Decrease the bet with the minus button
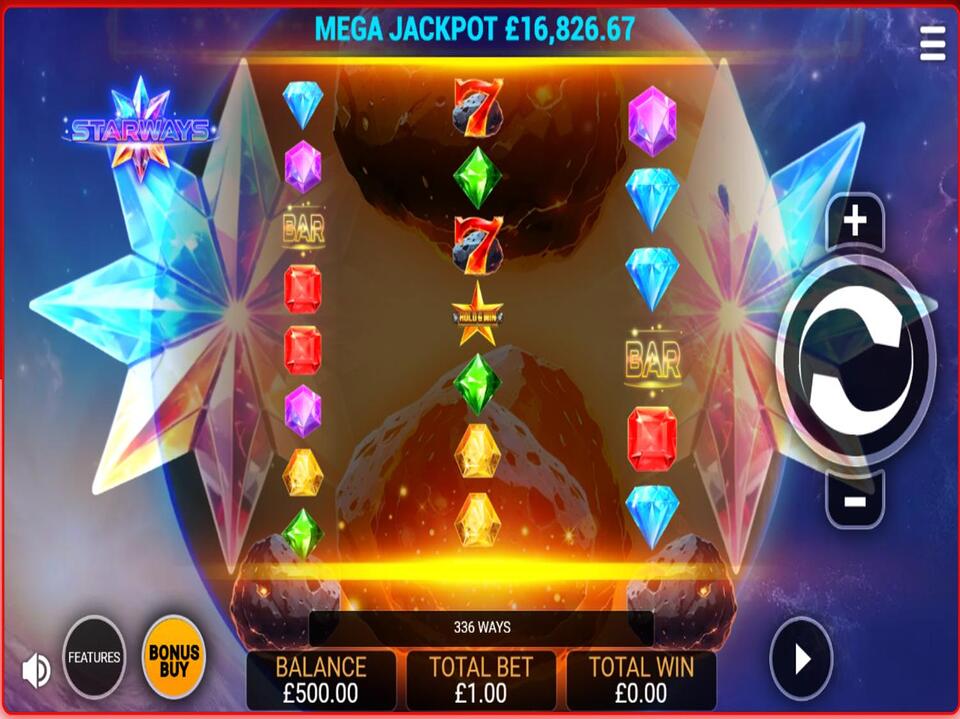Screen dimensions: 960x719 coord(854,499)
